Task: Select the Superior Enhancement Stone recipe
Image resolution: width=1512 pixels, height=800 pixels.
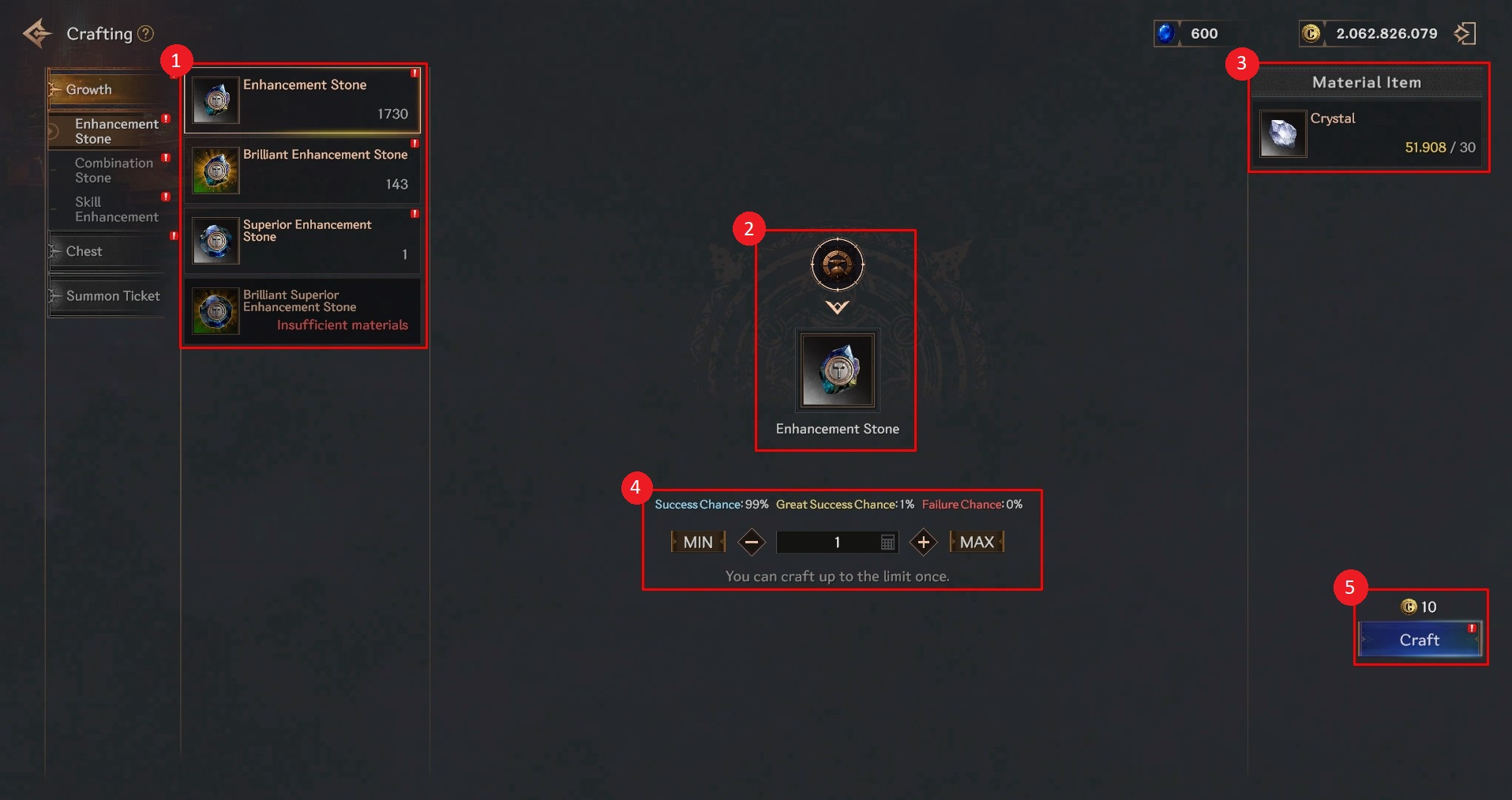Action: click(304, 240)
